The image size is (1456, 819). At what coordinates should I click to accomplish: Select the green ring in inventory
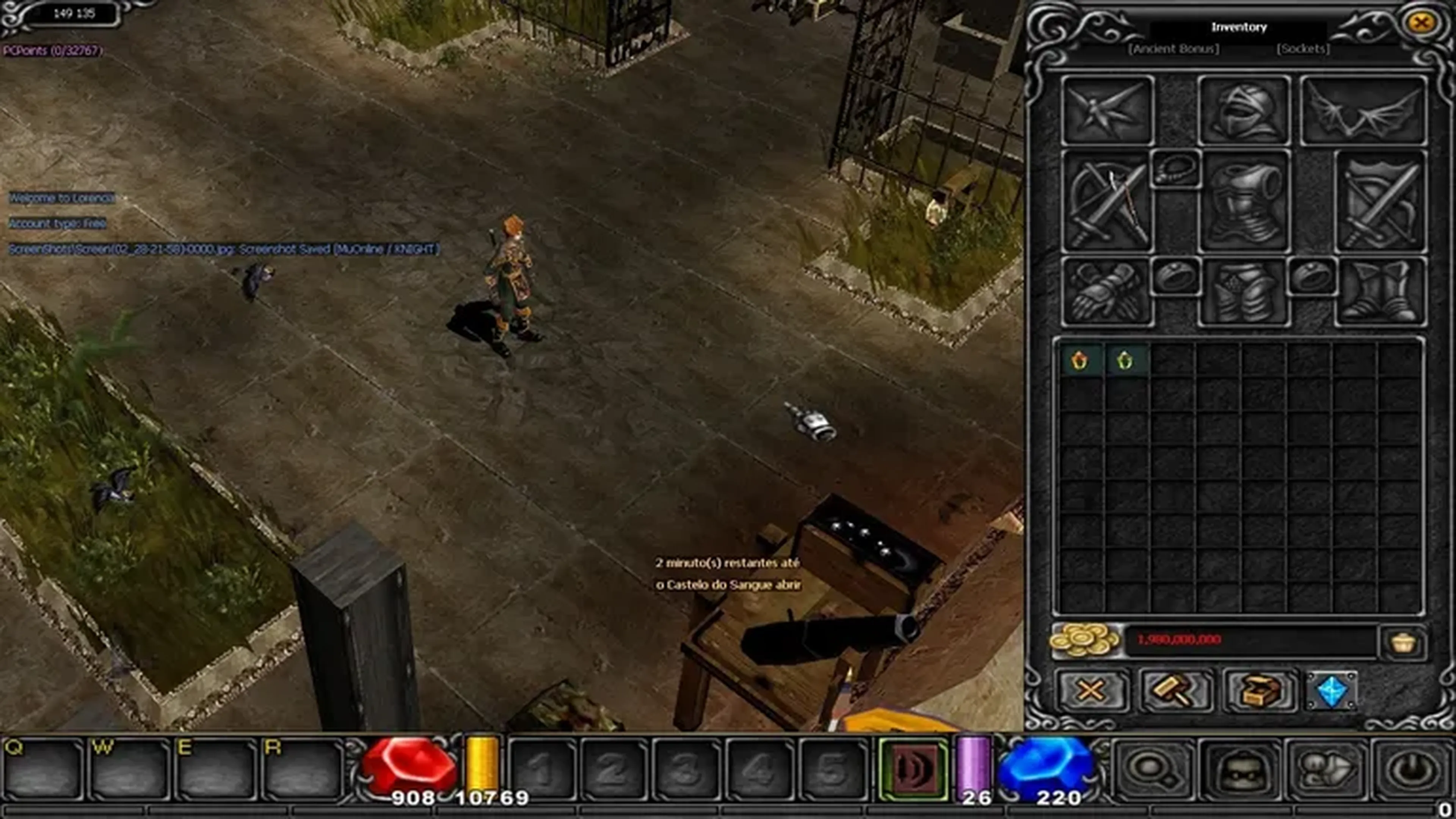(x=1125, y=360)
